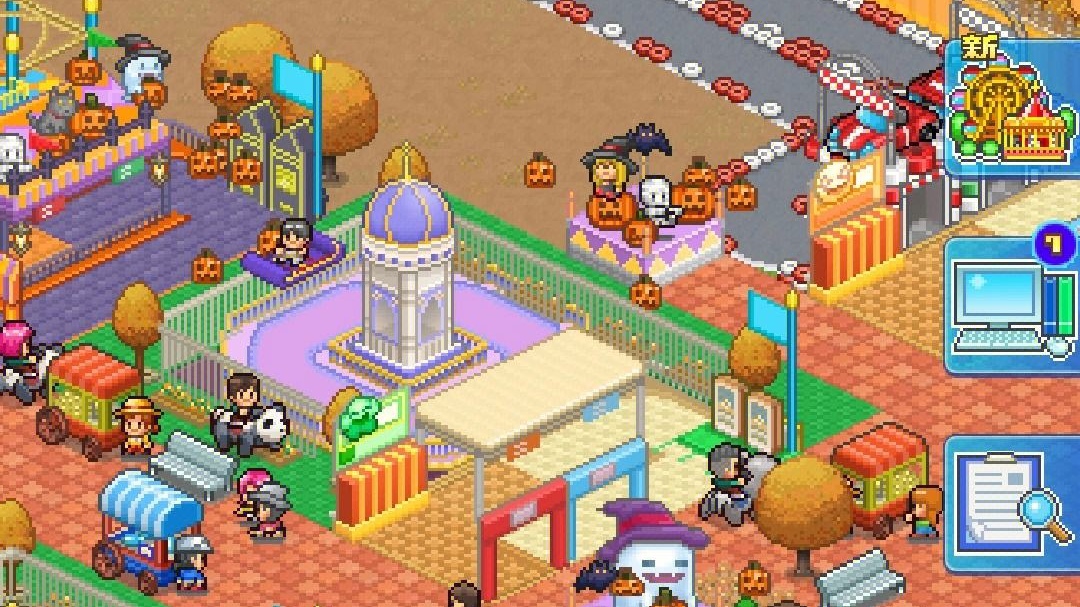Image resolution: width=1080 pixels, height=607 pixels.
Task: Open the new attractions build menu
Action: (x=1012, y=107)
